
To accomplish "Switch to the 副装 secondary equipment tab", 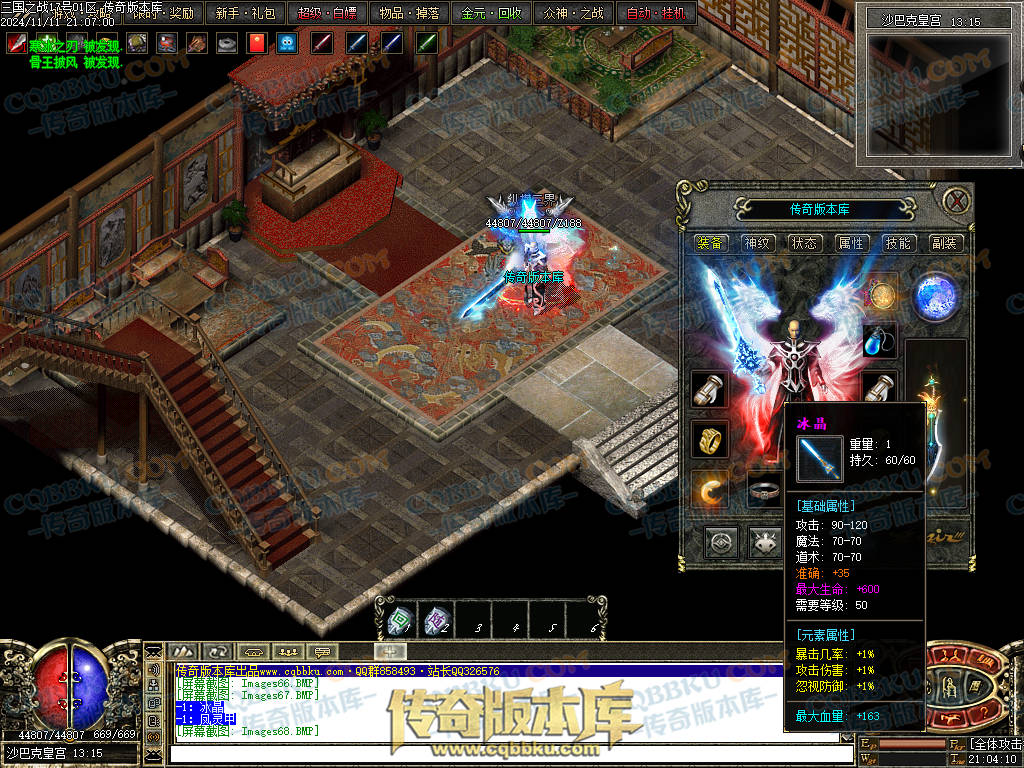I will coord(944,243).
